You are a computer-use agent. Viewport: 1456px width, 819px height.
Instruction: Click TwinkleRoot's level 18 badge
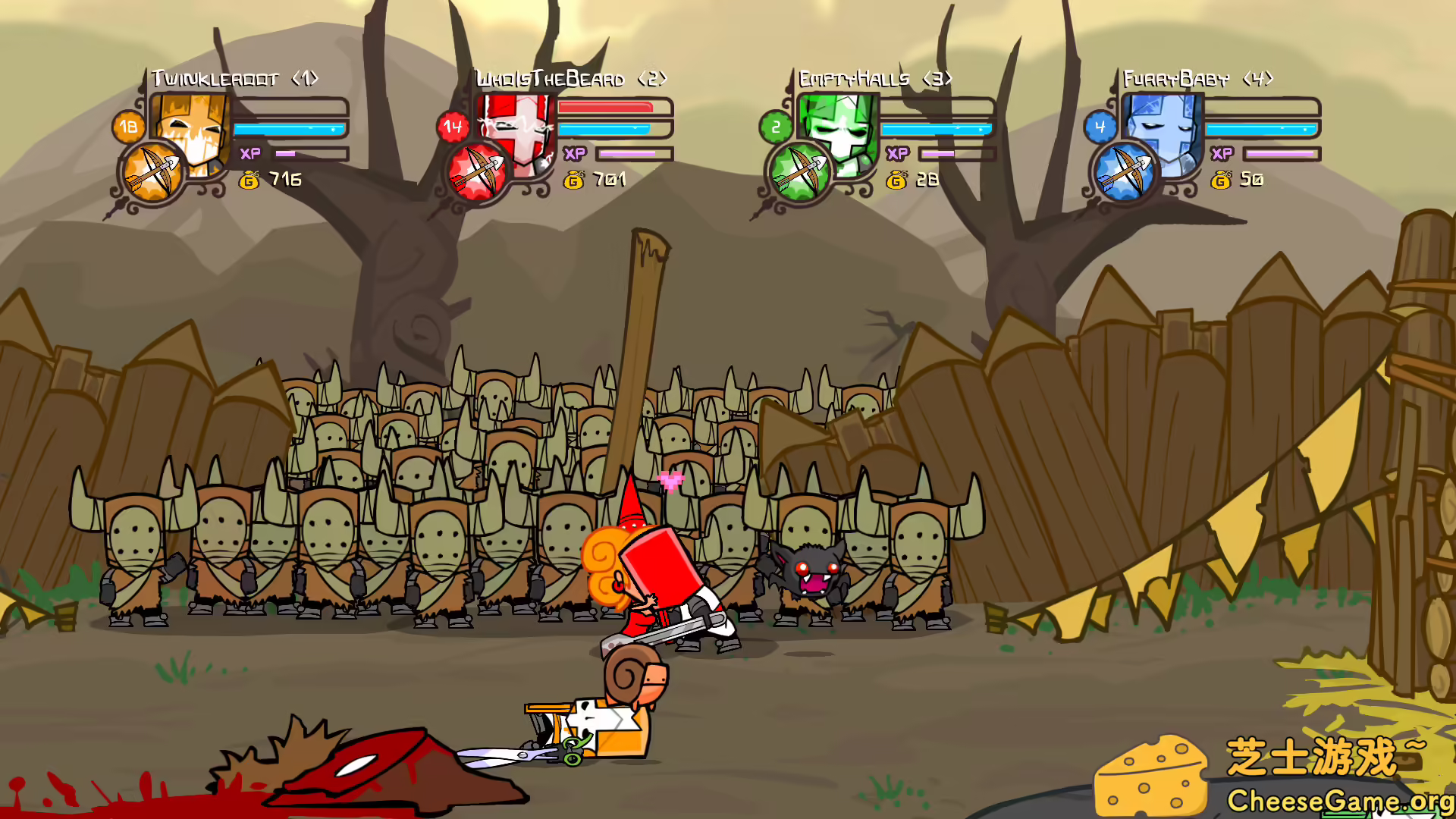(x=127, y=127)
